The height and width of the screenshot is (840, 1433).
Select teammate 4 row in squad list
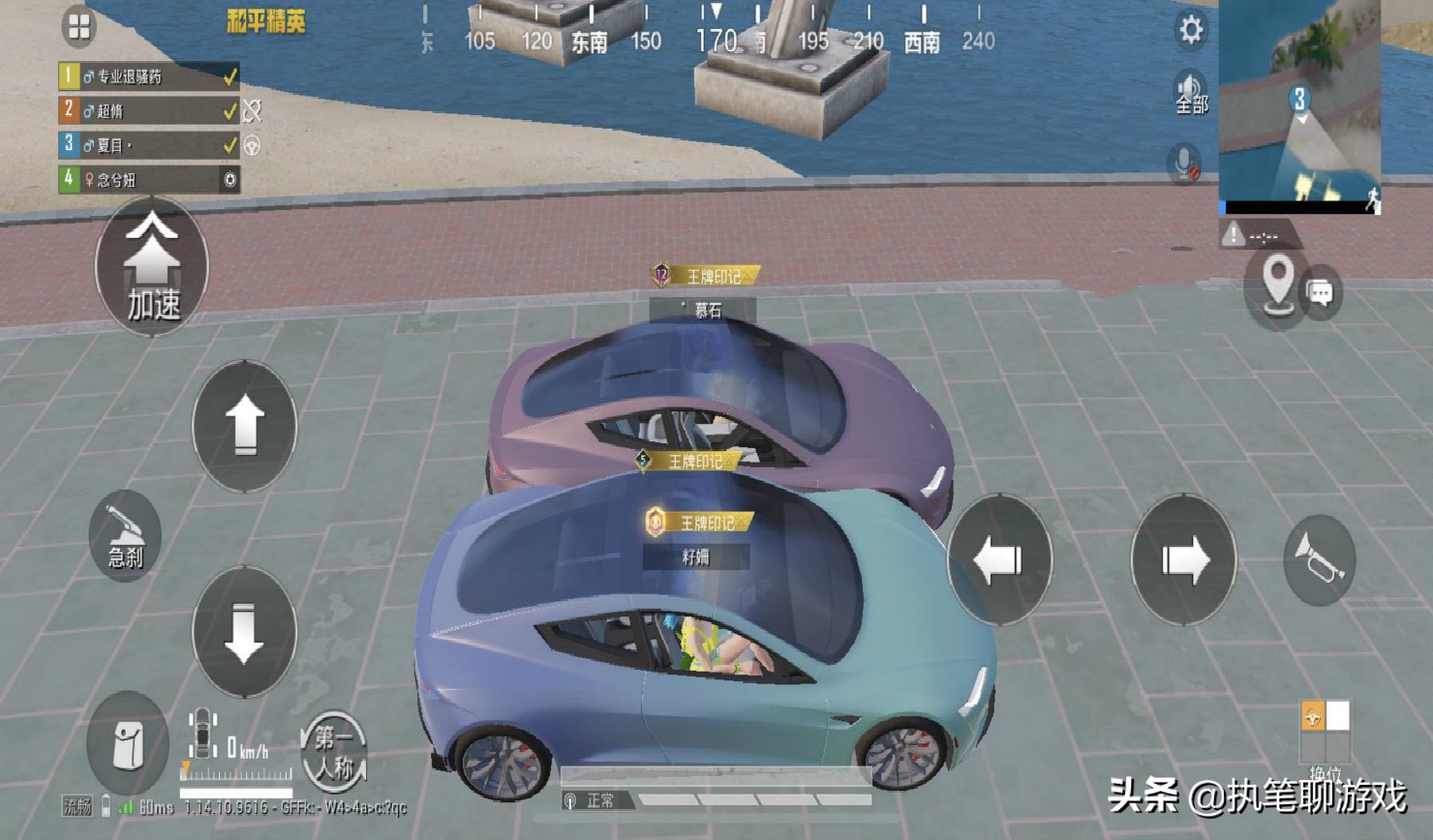[x=148, y=179]
